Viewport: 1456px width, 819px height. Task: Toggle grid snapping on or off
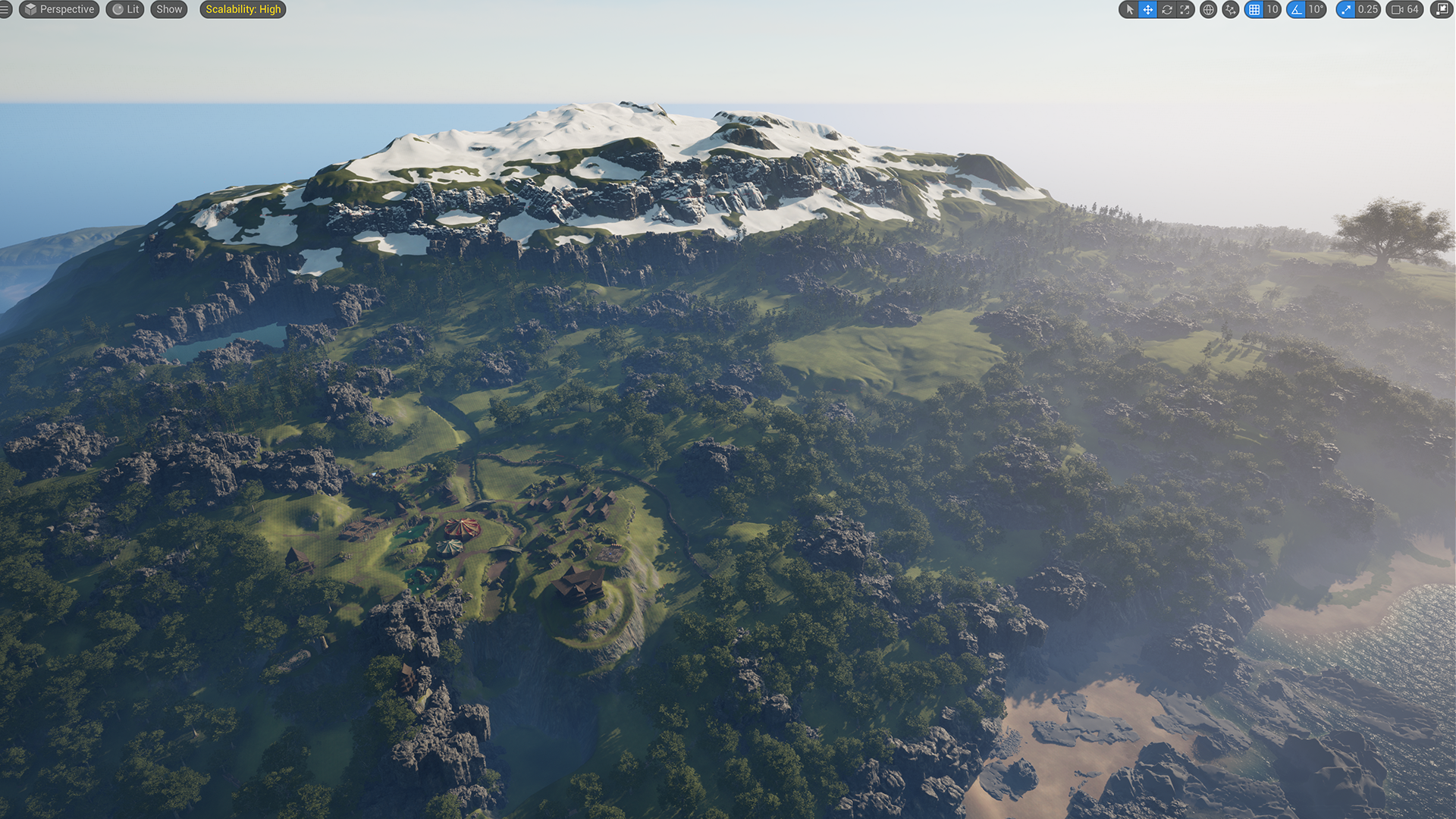click(1254, 10)
